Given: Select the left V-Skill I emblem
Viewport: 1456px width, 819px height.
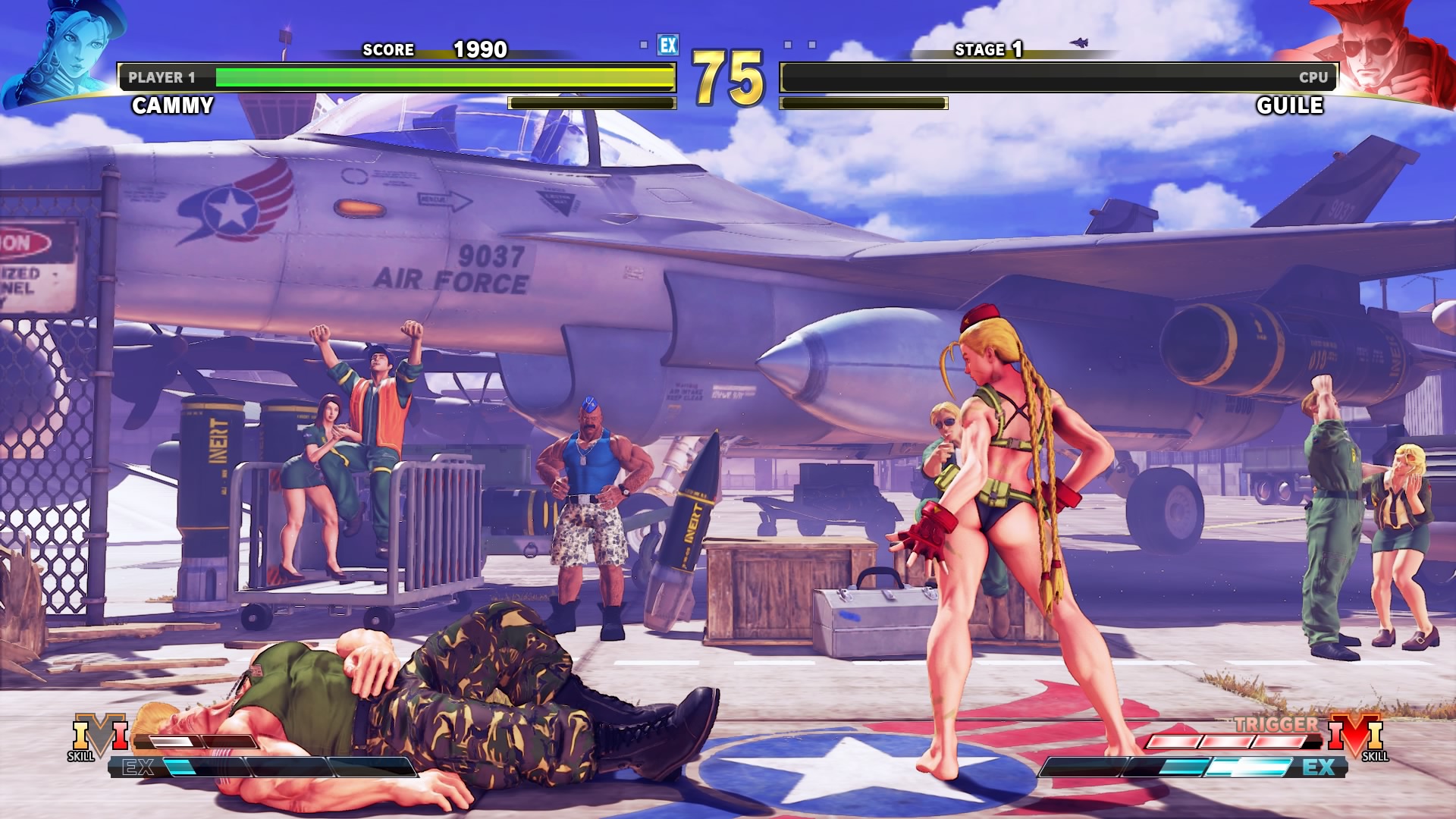Looking at the screenshot, I should click(x=99, y=736).
